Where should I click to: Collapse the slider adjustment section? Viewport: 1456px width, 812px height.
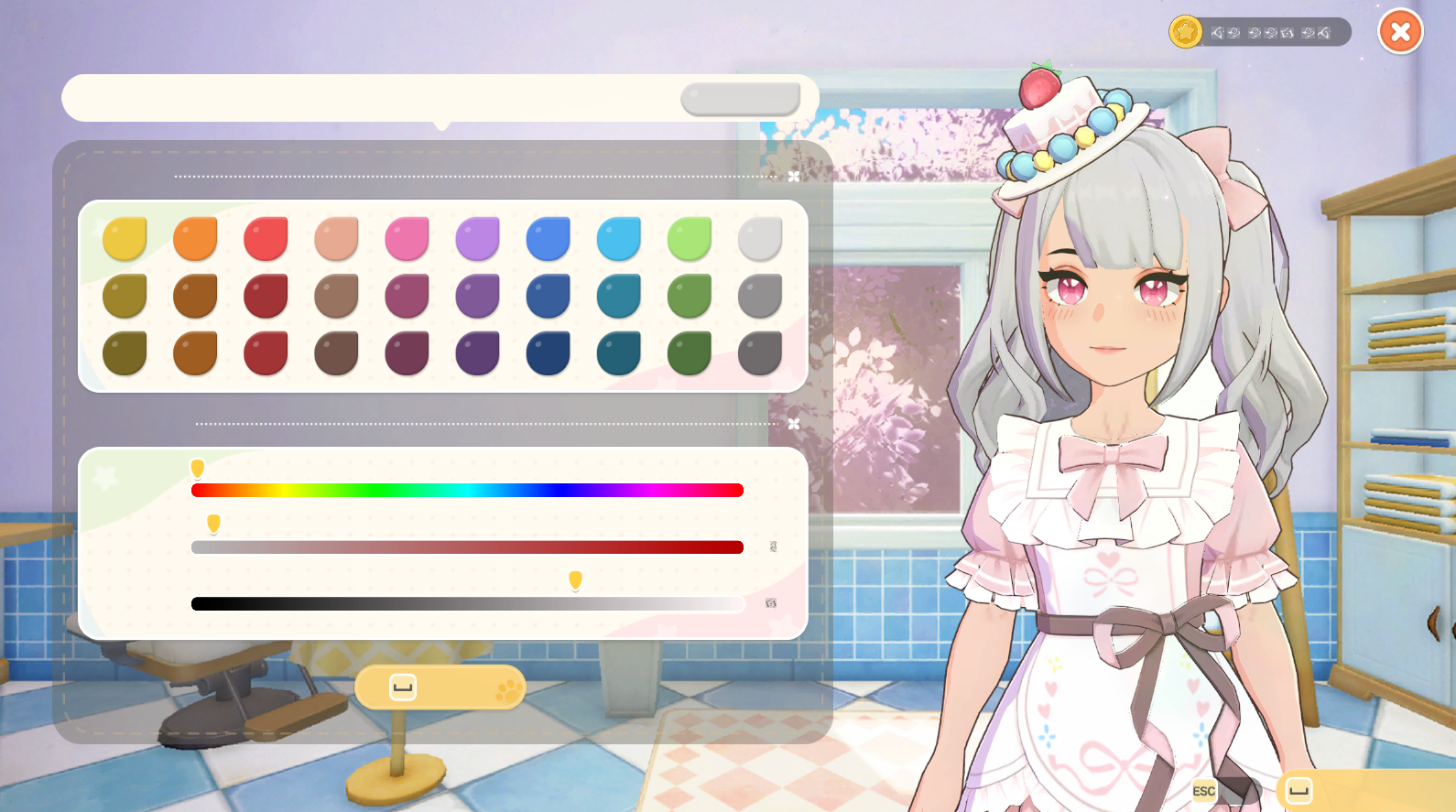tap(793, 424)
